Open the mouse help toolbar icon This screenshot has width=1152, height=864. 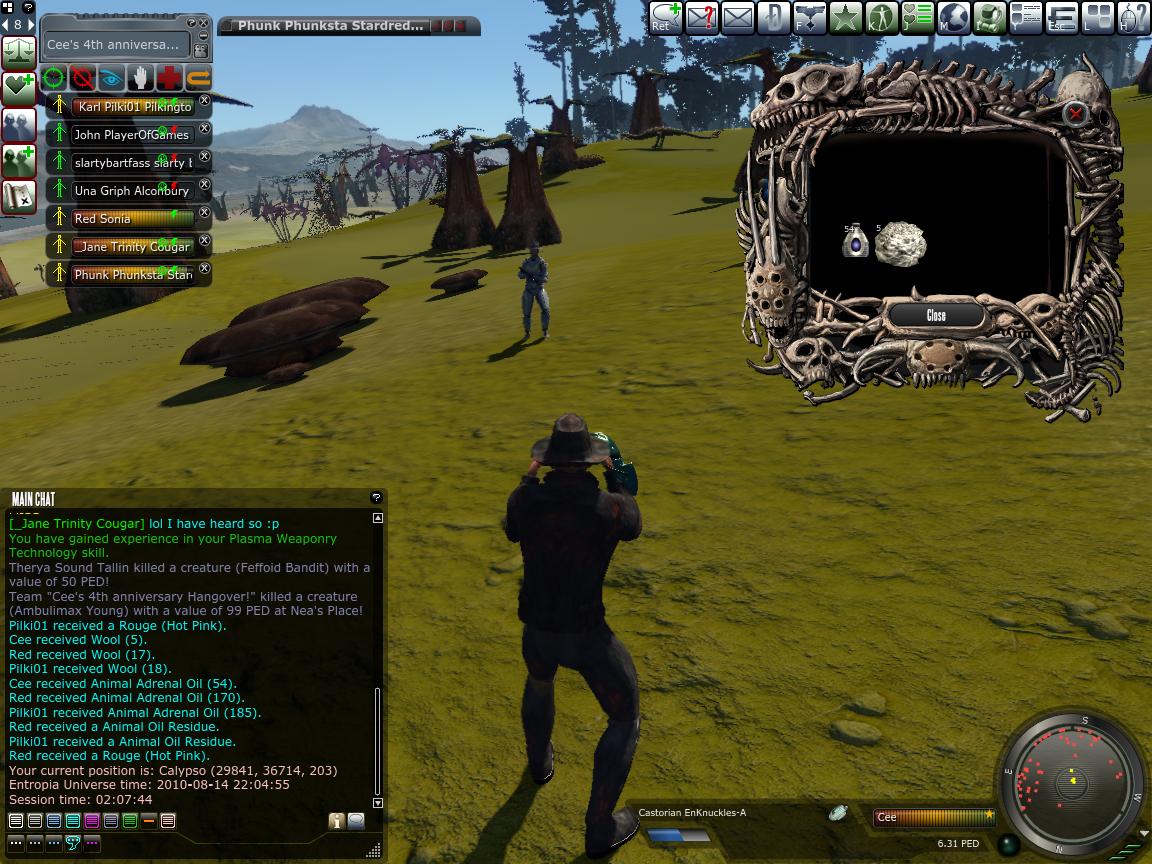[1133, 17]
